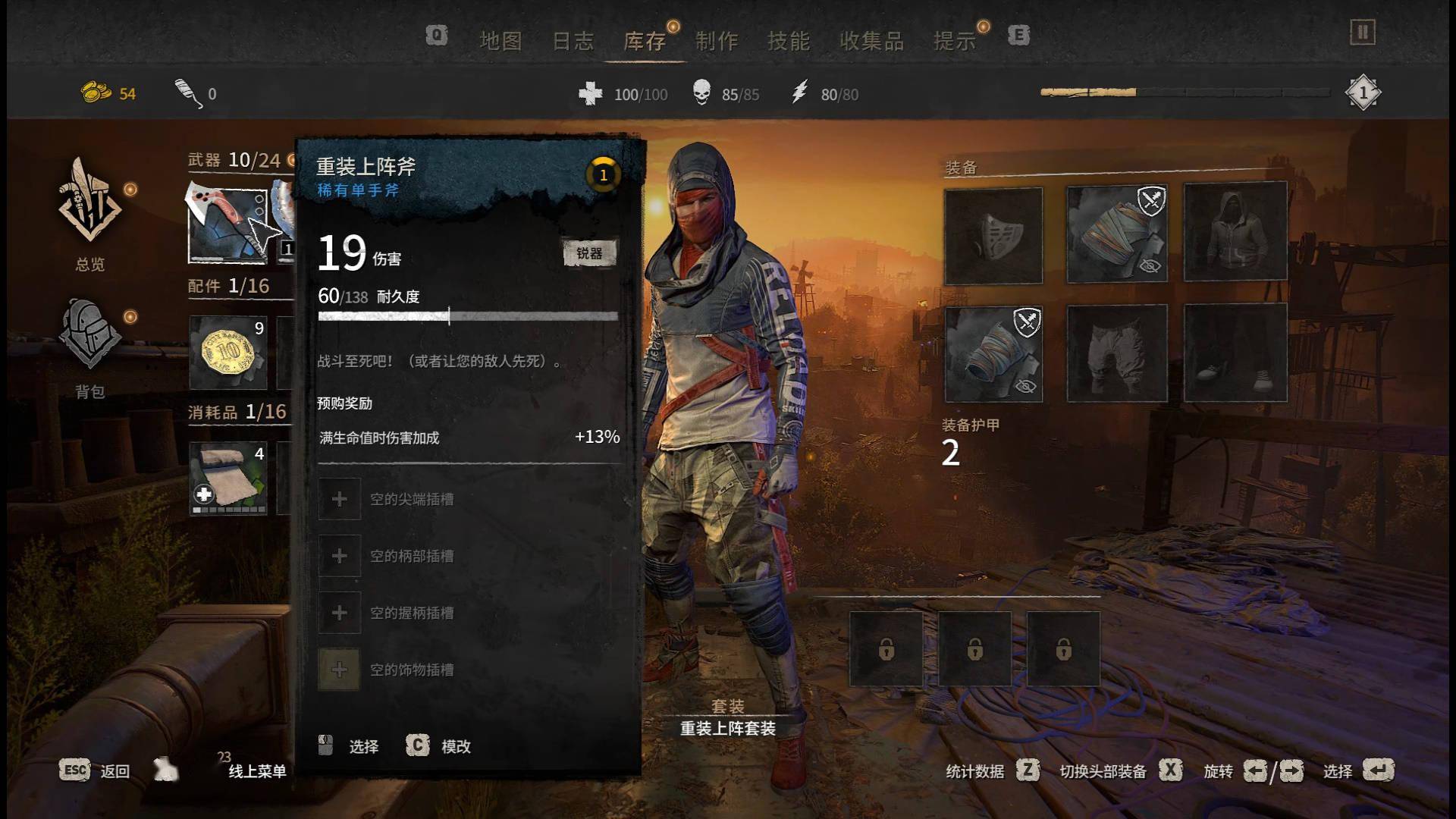Select the gold coin accessory slot
The height and width of the screenshot is (819, 1456).
[227, 352]
